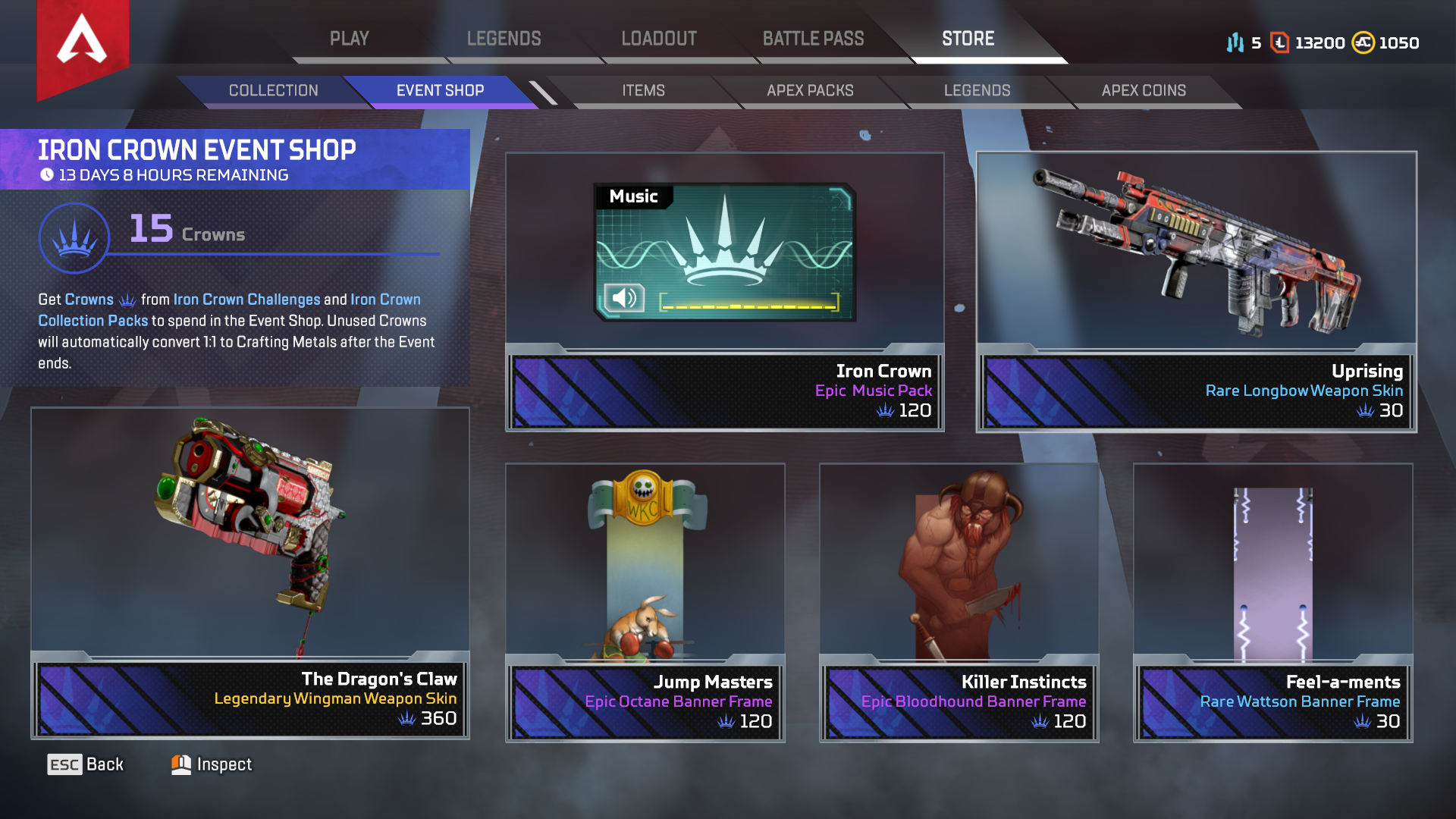1456x819 pixels.
Task: Play the Iron Crown music preview
Action: (623, 299)
